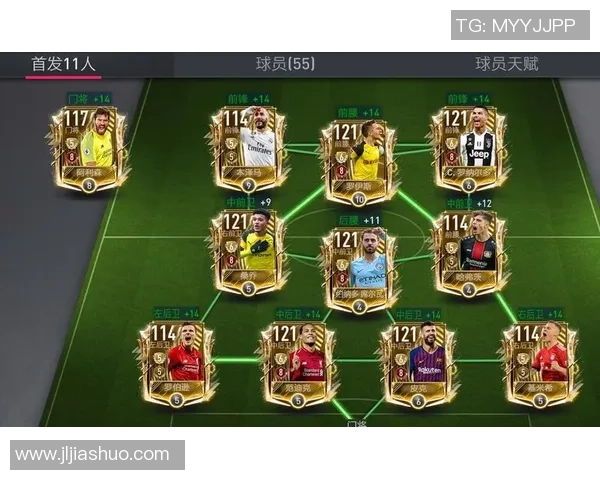Choose Kimmich's 114 right-back card

point(540,362)
